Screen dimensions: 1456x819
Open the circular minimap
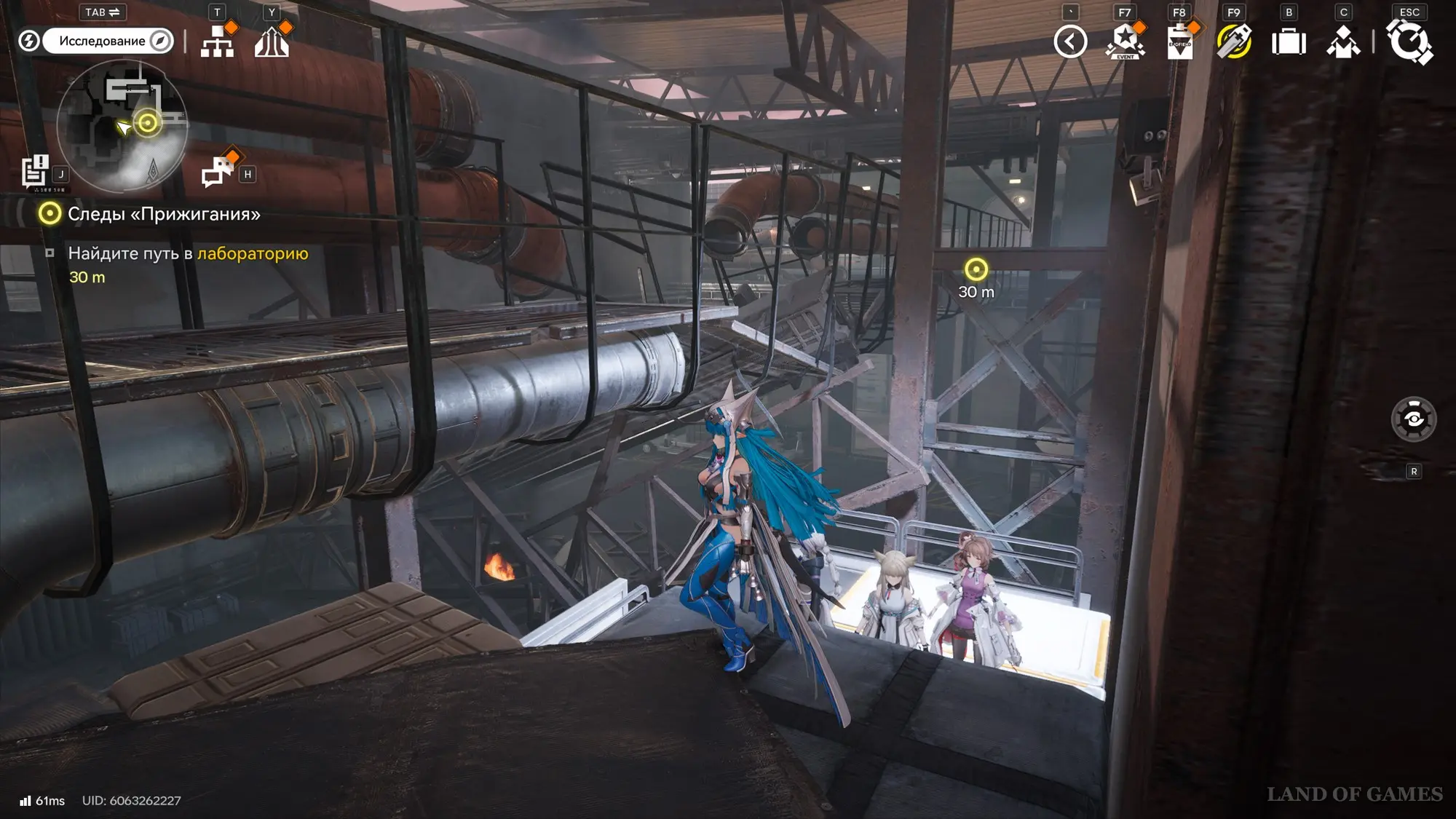click(122, 125)
